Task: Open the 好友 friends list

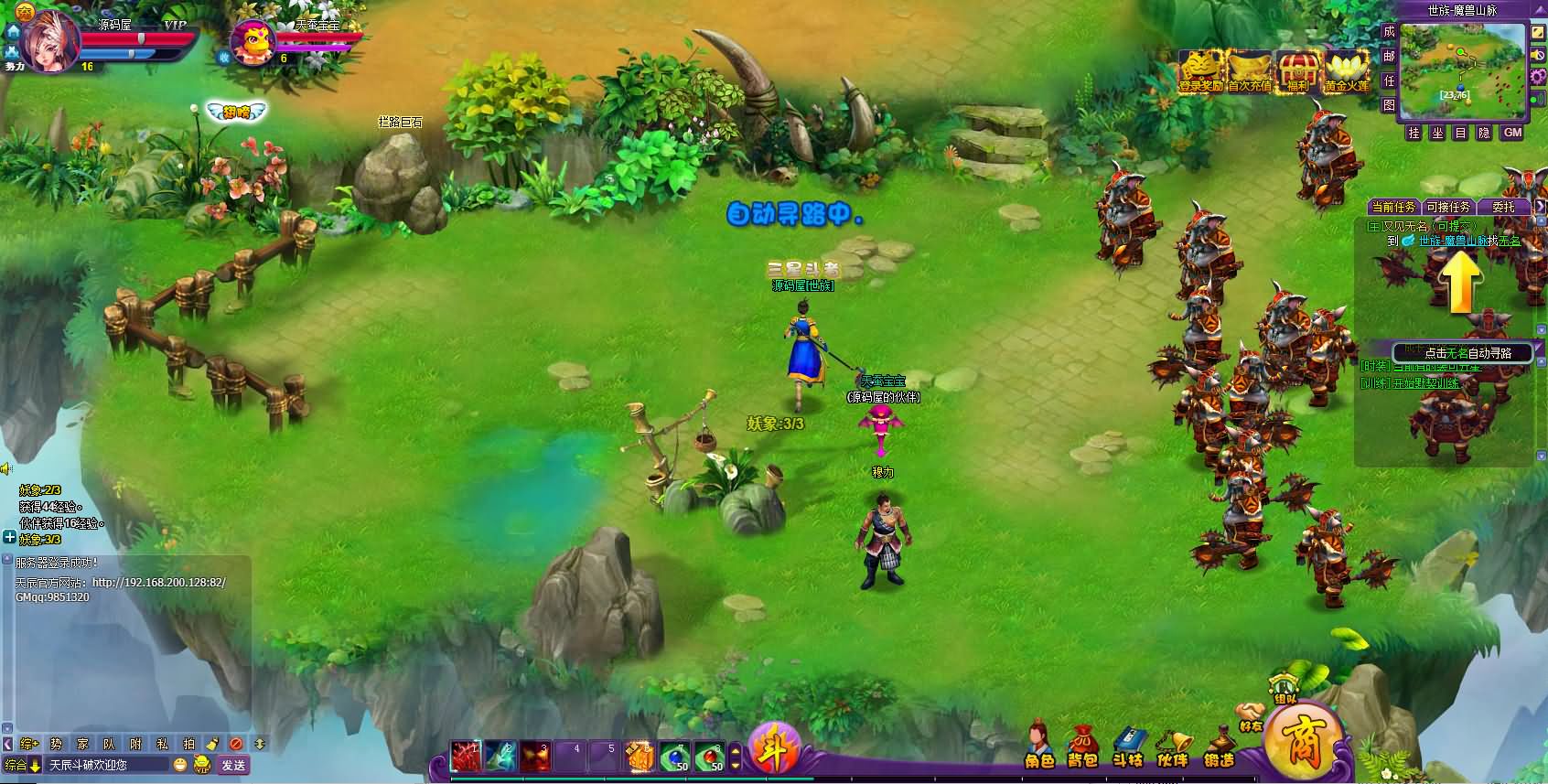Action: [x=1250, y=716]
